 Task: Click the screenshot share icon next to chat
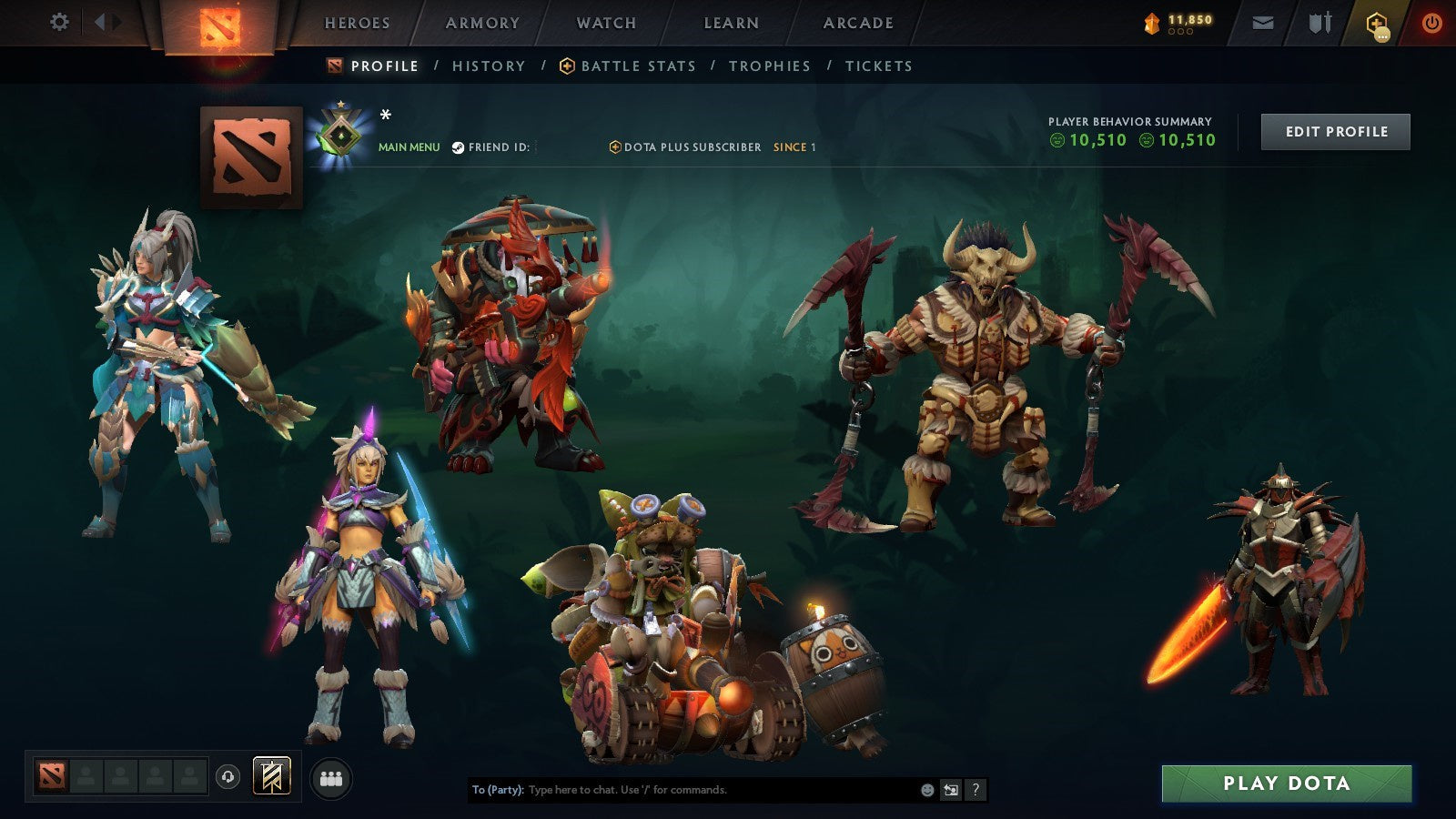point(950,790)
